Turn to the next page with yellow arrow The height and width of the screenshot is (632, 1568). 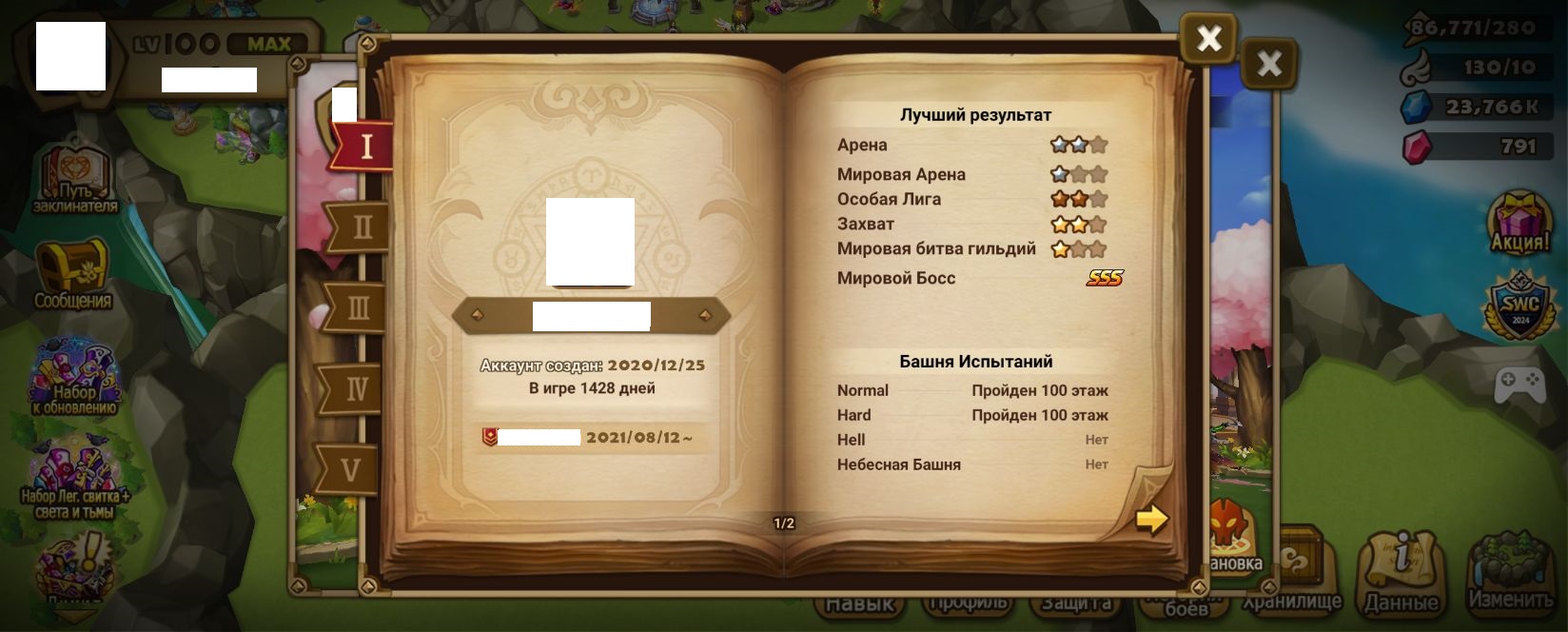[1151, 519]
